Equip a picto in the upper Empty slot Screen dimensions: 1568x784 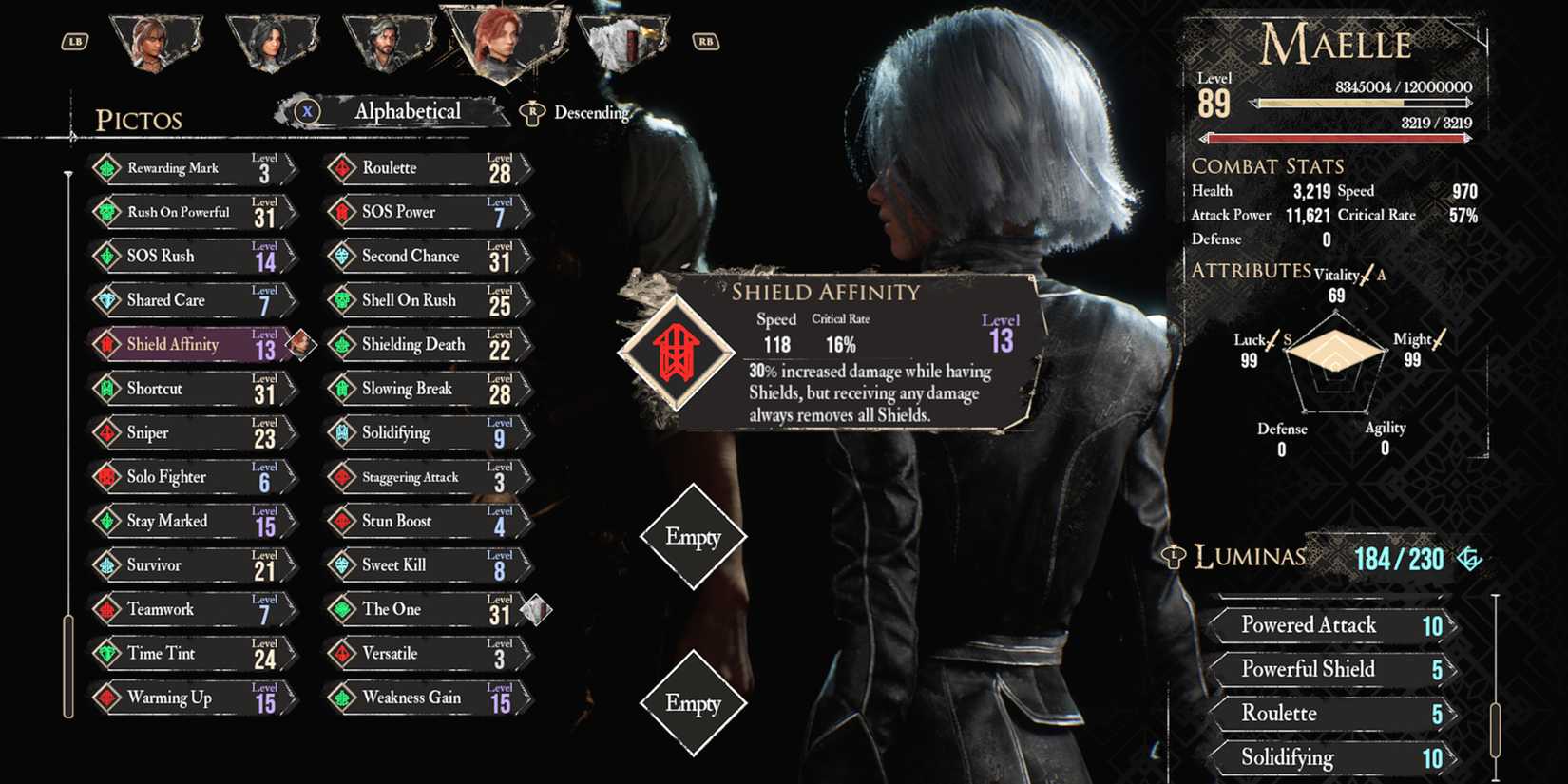pos(693,537)
